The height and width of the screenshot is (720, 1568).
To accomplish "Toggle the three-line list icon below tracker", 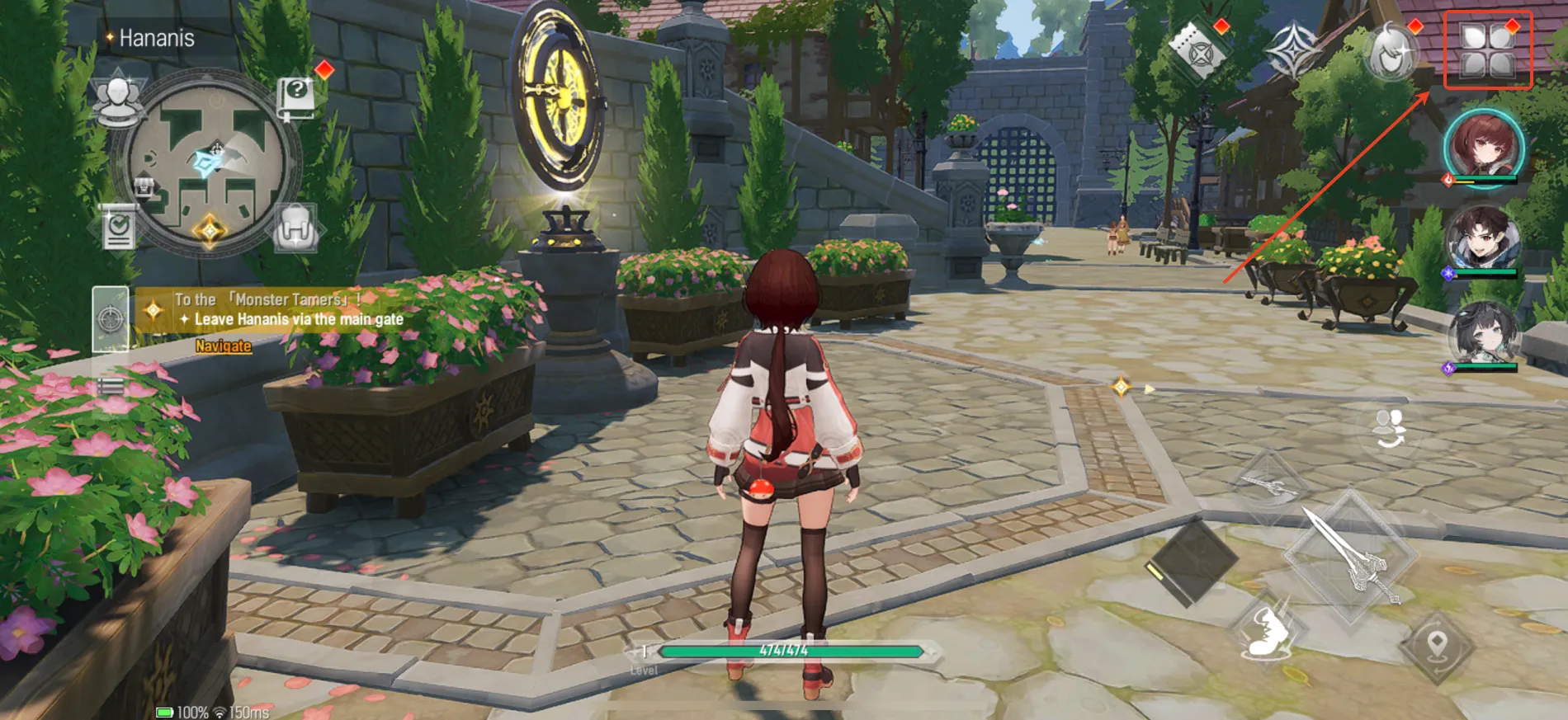I will pyautogui.click(x=111, y=386).
